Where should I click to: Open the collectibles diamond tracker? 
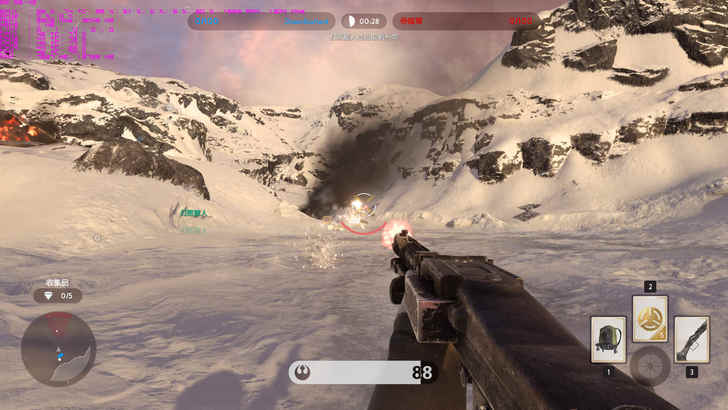[x=58, y=296]
